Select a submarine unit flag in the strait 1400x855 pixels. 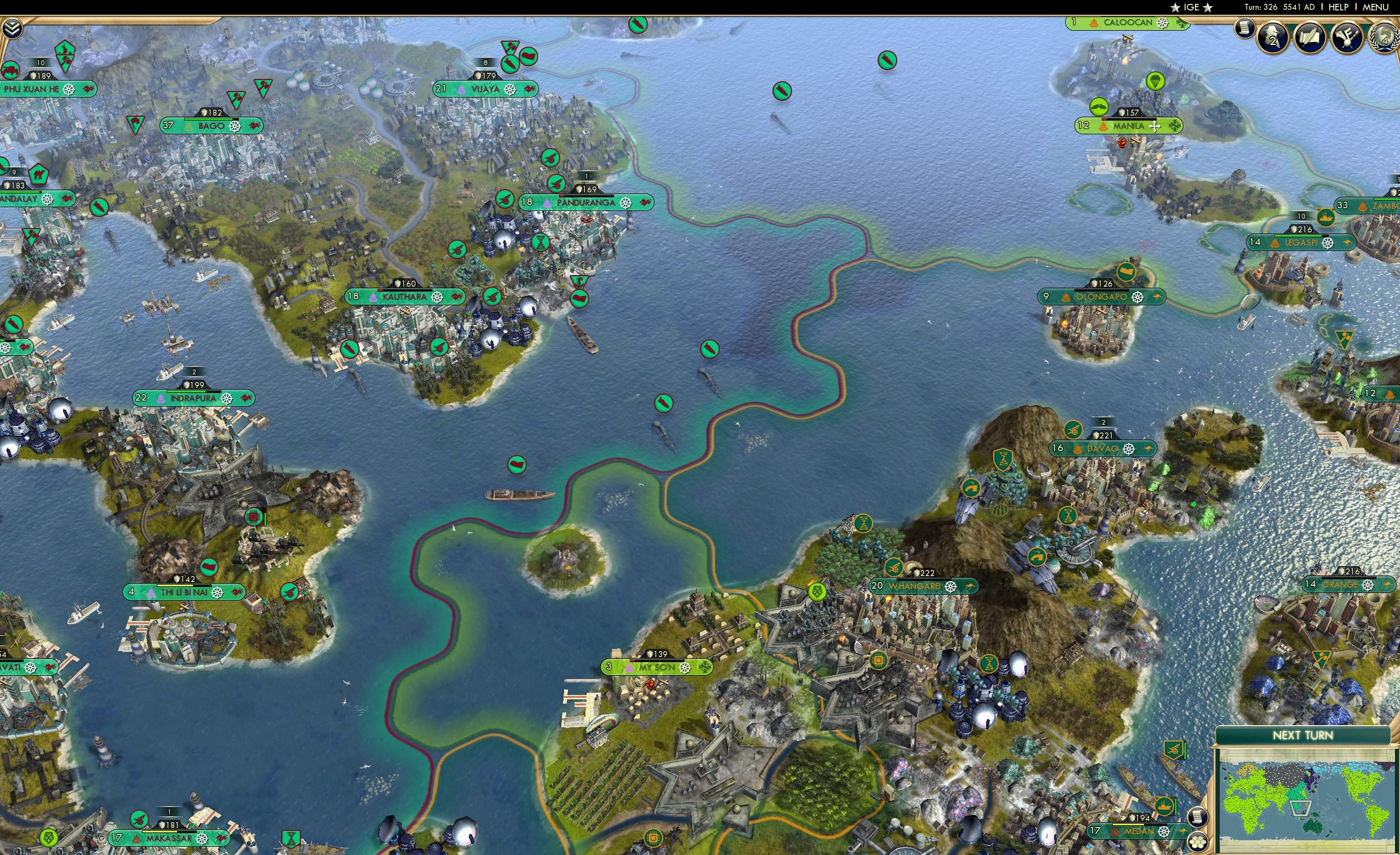pos(664,403)
